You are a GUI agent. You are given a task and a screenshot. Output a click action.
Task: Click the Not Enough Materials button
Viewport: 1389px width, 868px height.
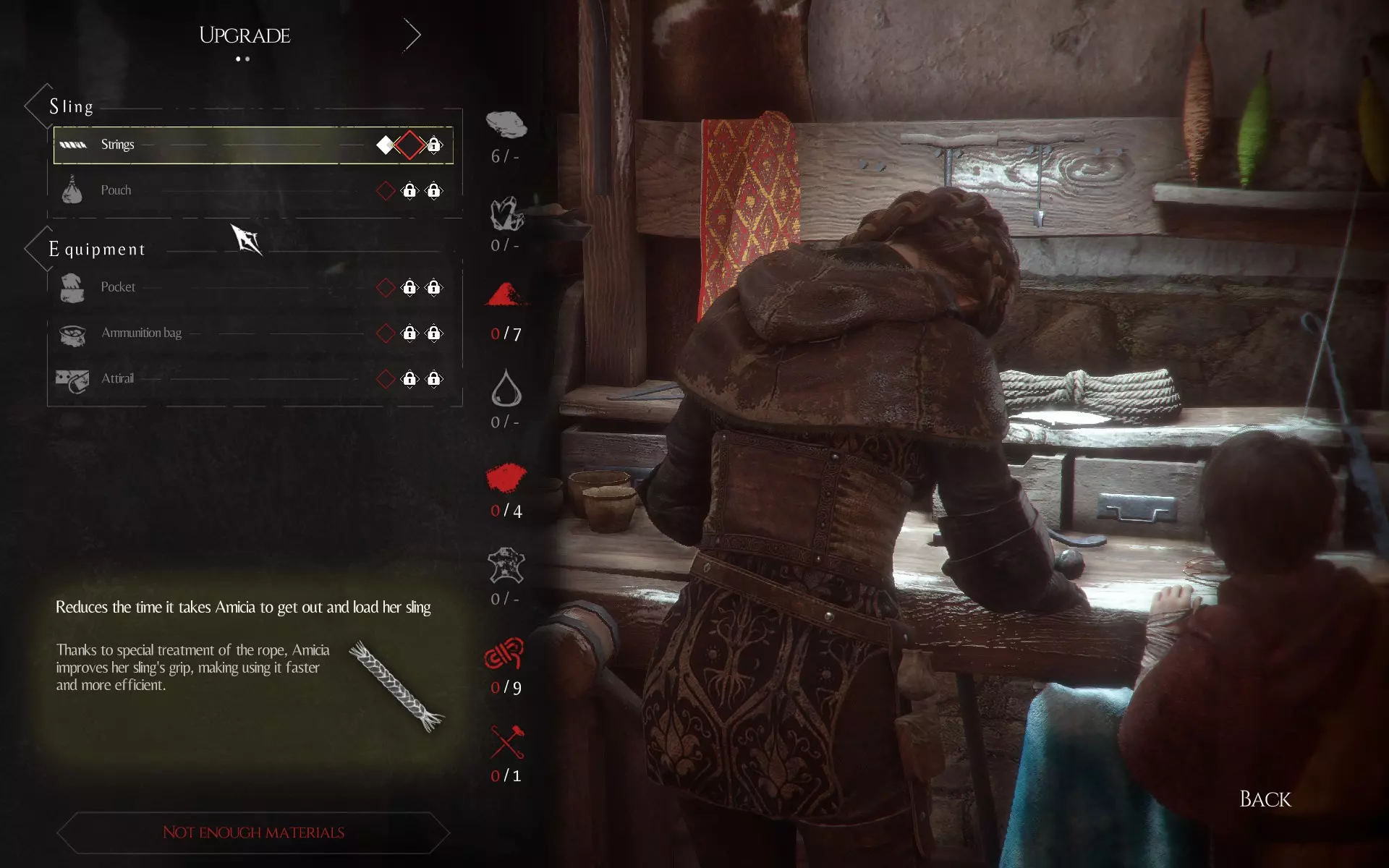(x=253, y=833)
